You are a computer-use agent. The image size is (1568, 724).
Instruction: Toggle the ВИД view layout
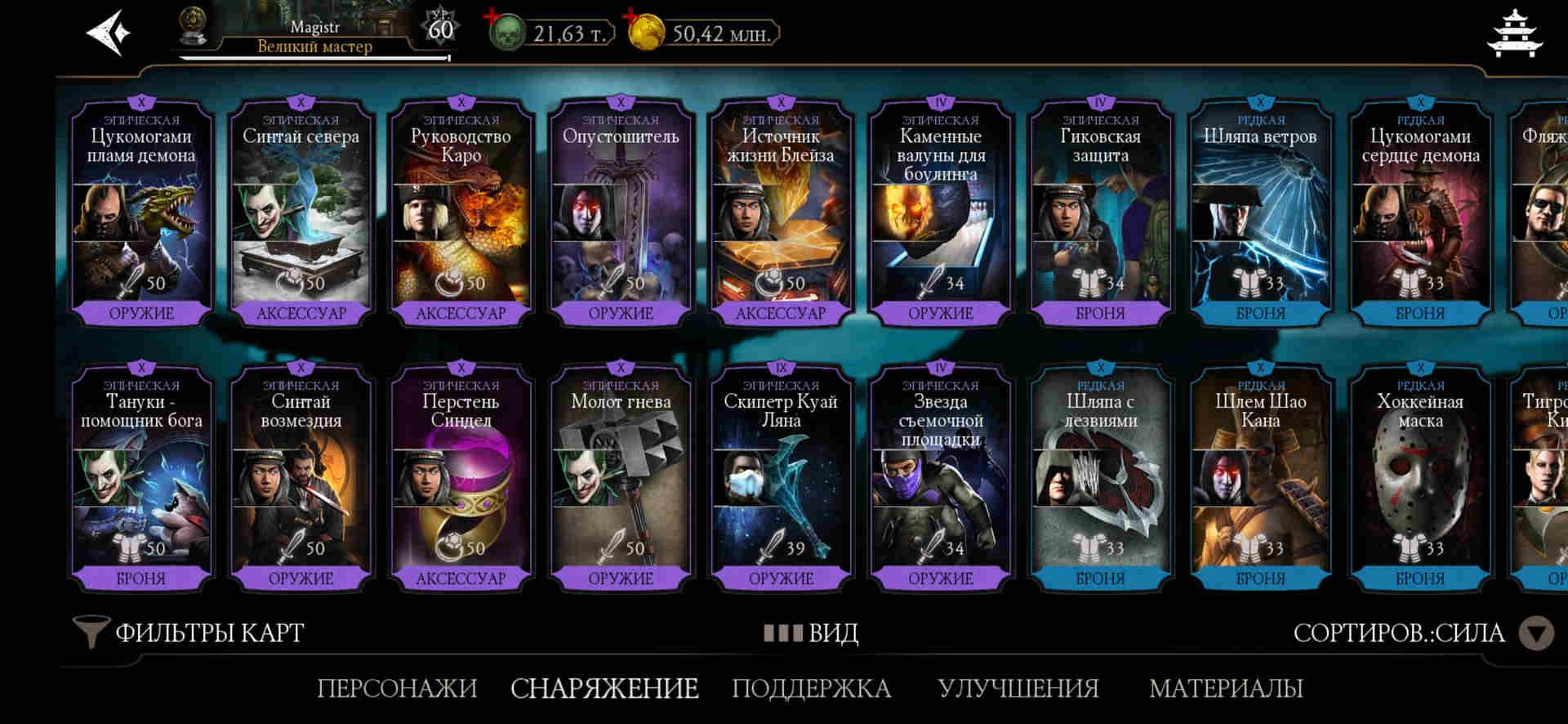(x=811, y=632)
